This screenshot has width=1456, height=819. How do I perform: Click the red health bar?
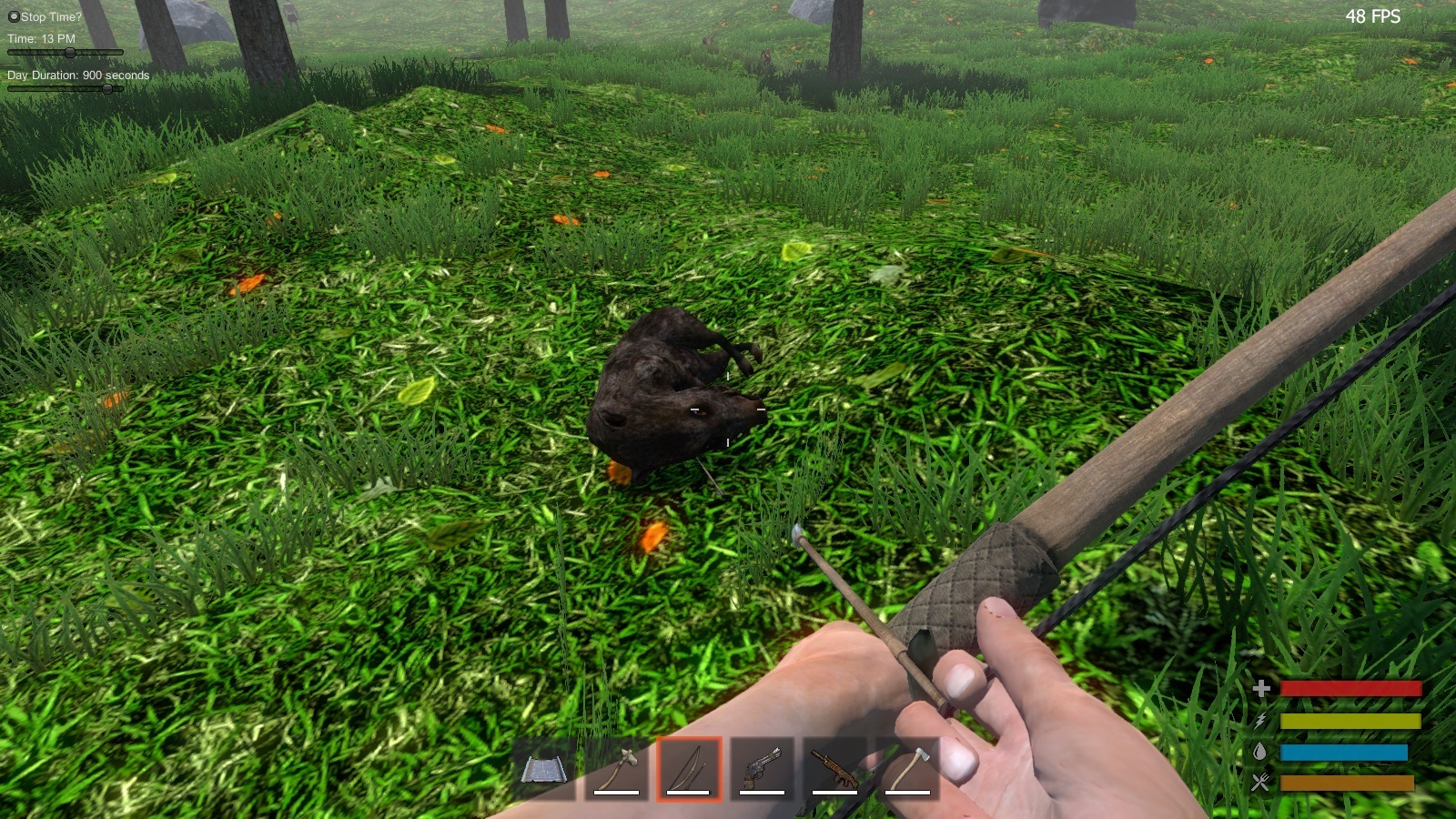point(1350,690)
